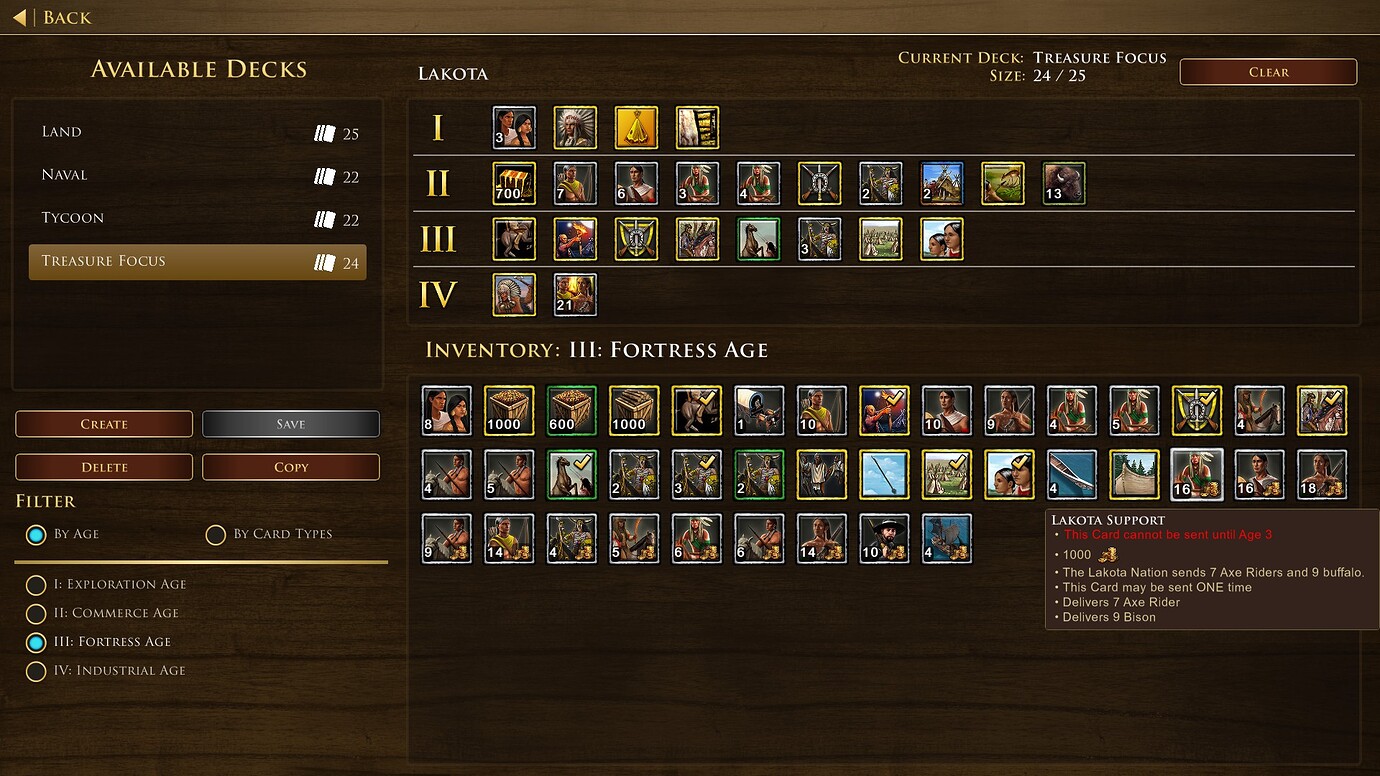Copy the selected deck
Image resolution: width=1380 pixels, height=776 pixels.
pyautogui.click(x=291, y=467)
